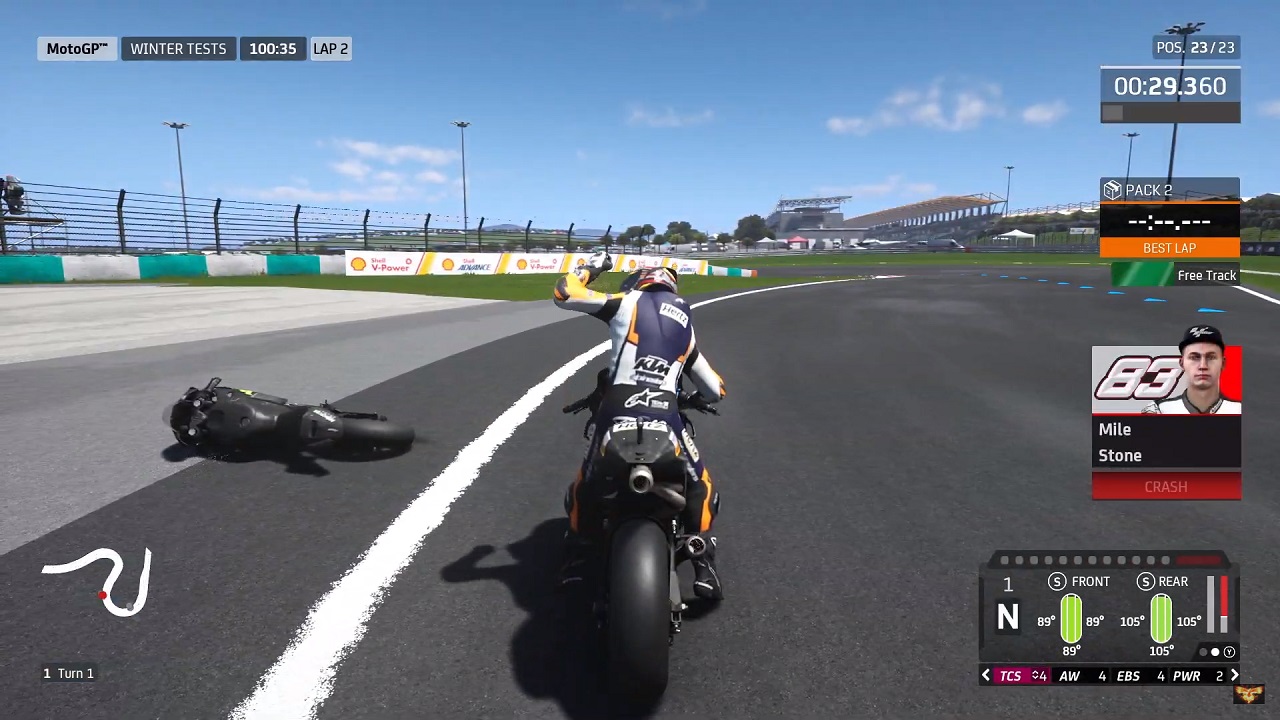This screenshot has height=720, width=1280.
Task: Click the S REAR suspension icon
Action: coord(1146,581)
